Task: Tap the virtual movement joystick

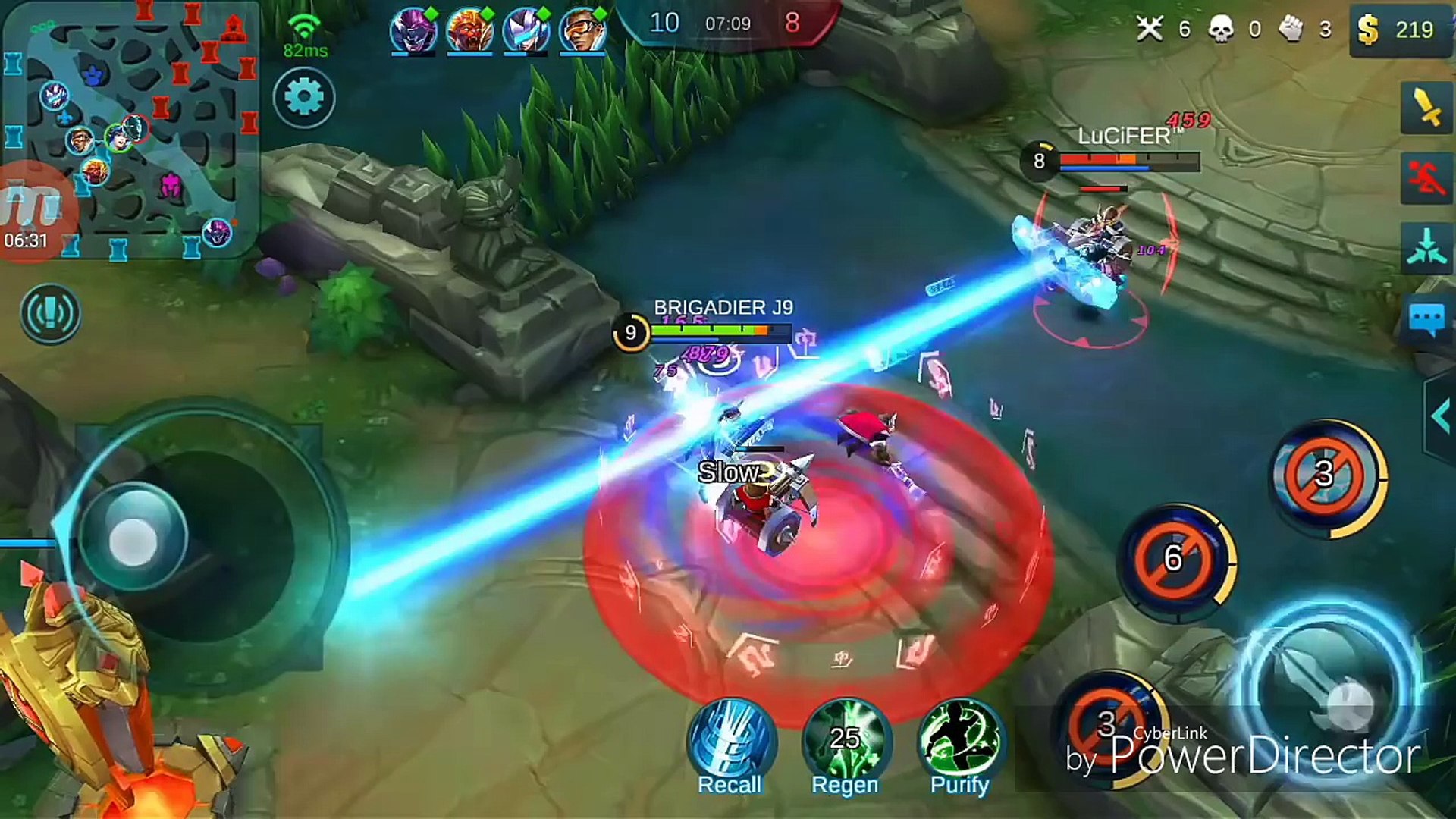Action: click(x=133, y=540)
